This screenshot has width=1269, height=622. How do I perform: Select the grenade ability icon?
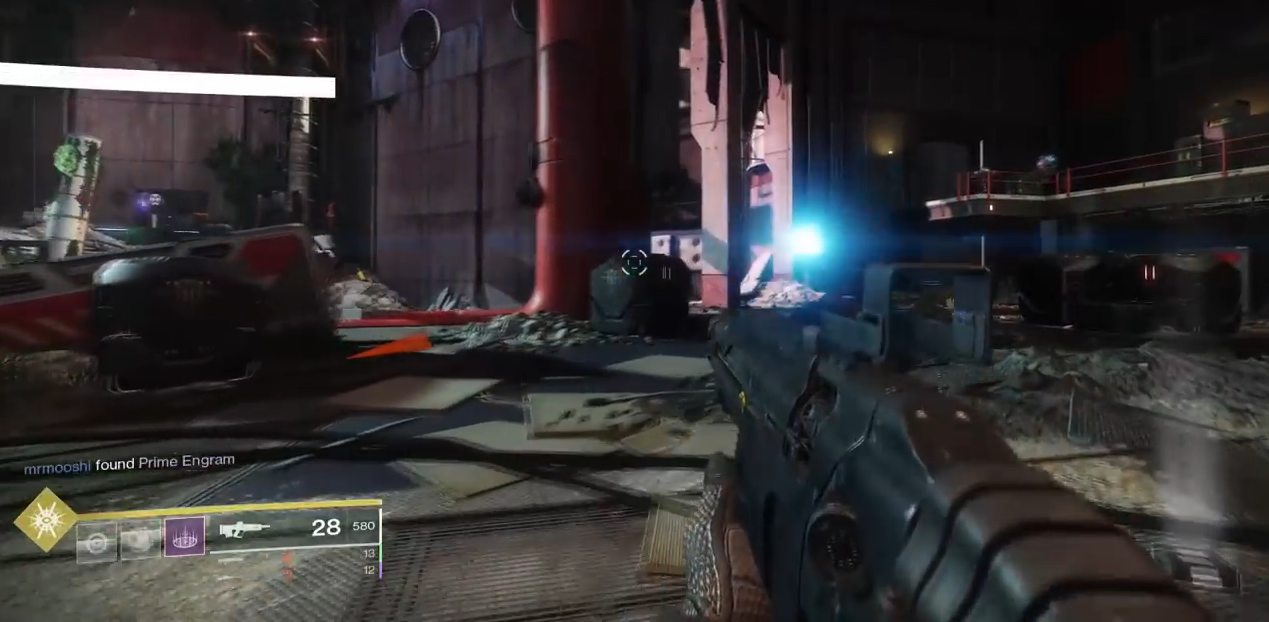(x=97, y=541)
